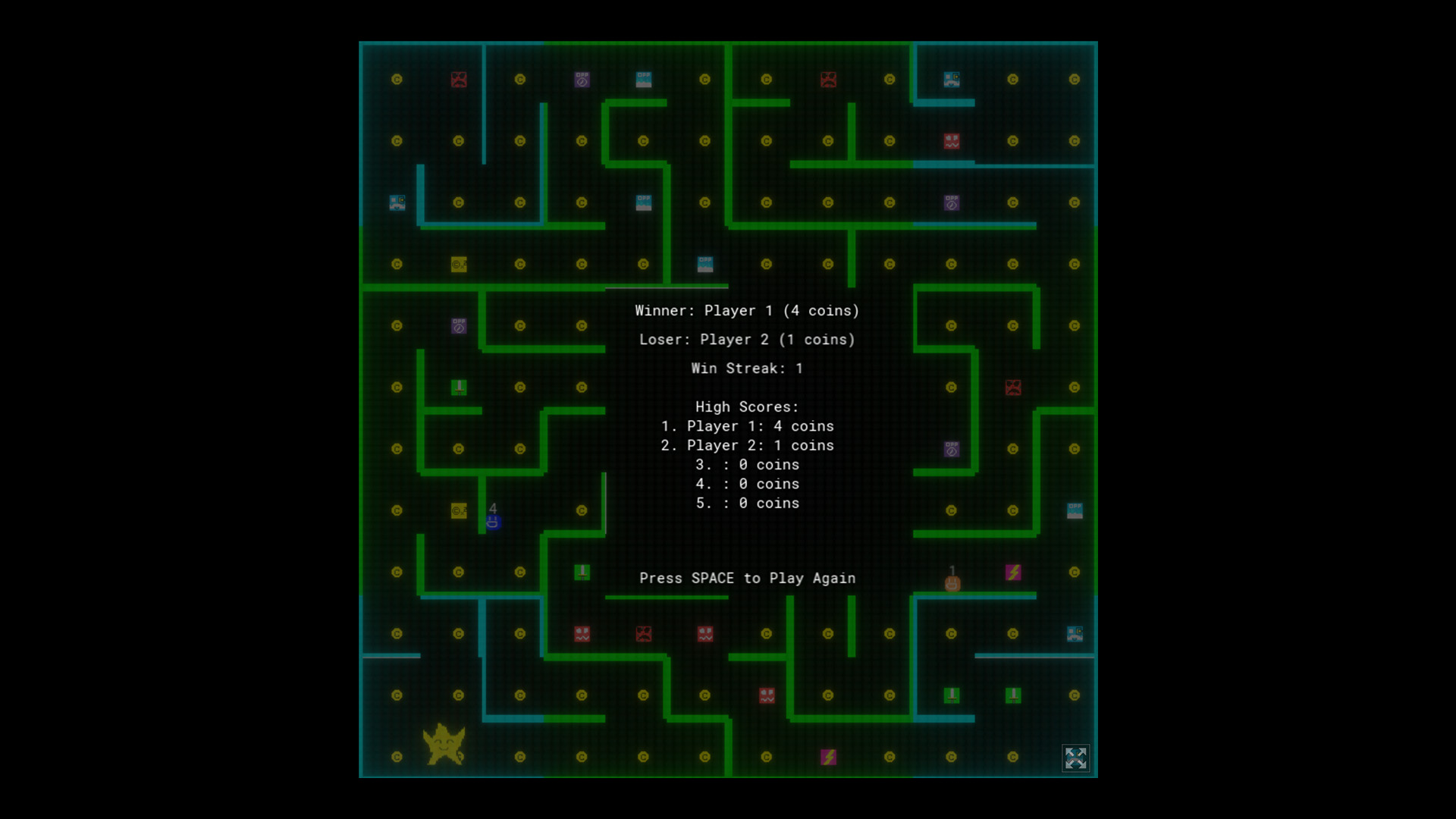Click the Loser: Player 2 results line

click(x=747, y=340)
